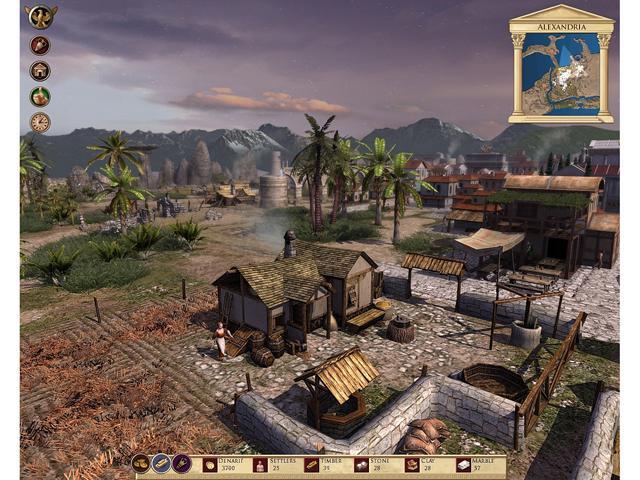This screenshot has height=480, width=640.
Task: Click the amphora jug icon button
Action: point(40,45)
